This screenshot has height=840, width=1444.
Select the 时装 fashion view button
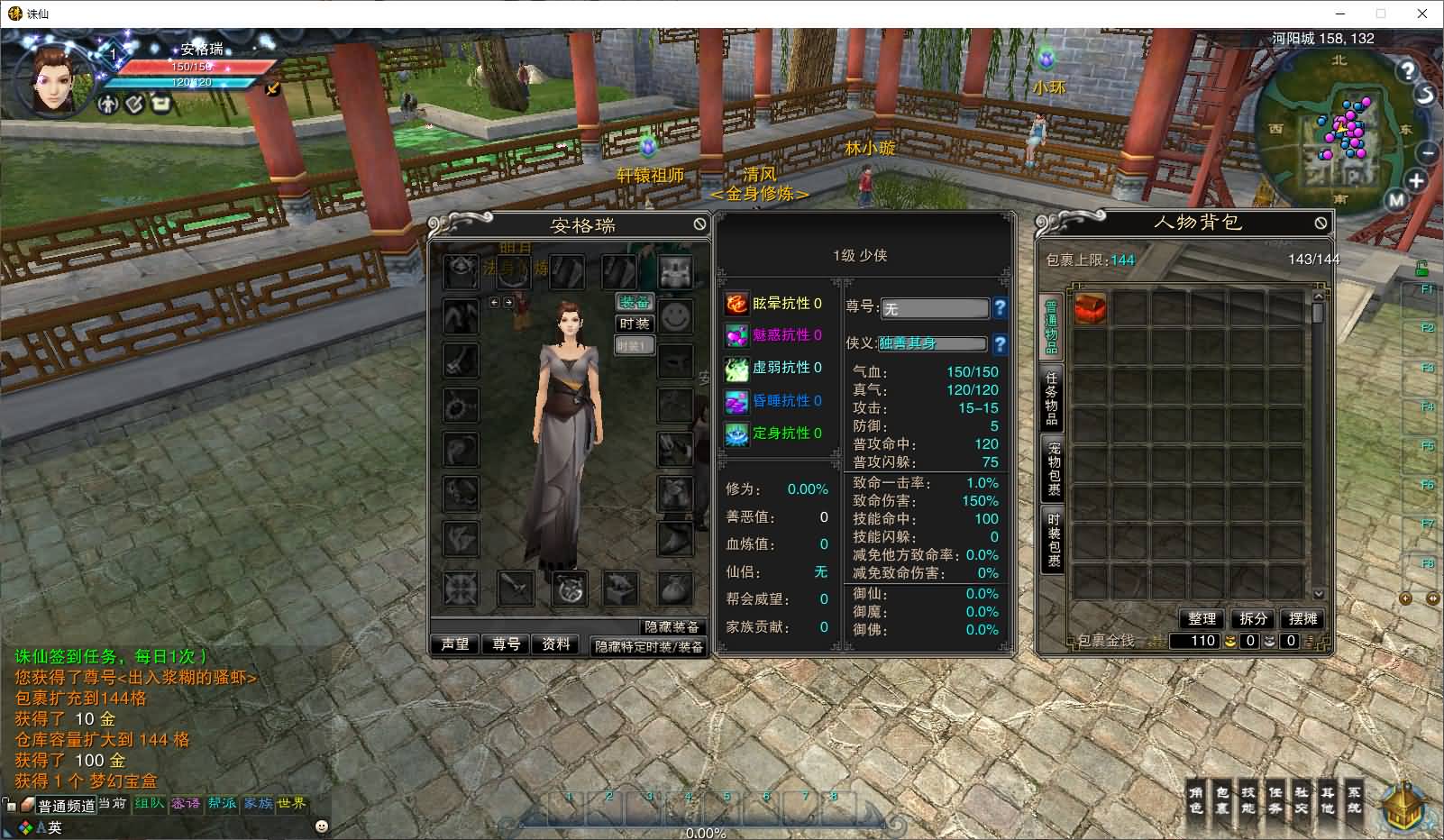[x=635, y=324]
